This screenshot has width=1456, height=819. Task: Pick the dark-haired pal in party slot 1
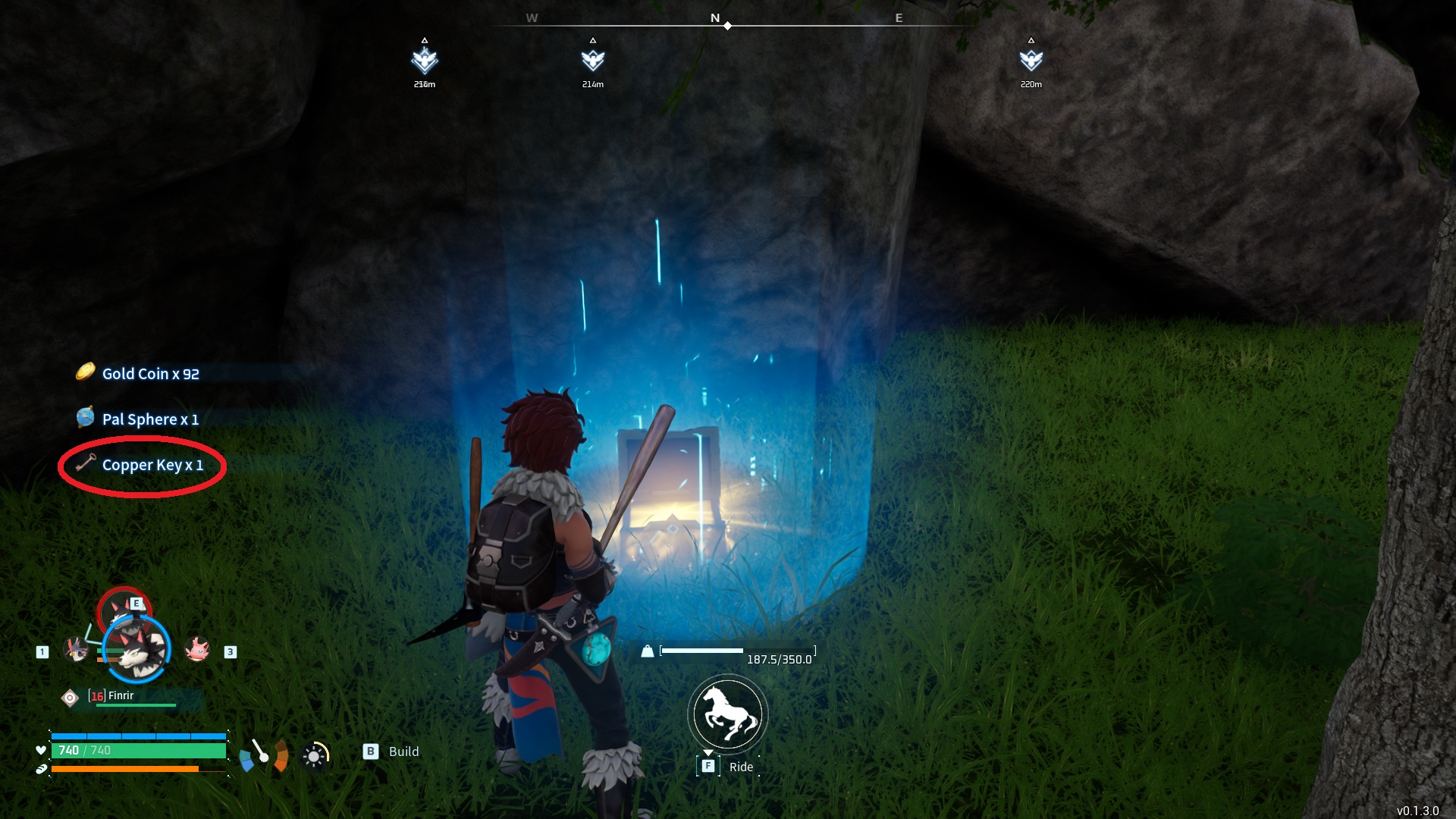(76, 649)
